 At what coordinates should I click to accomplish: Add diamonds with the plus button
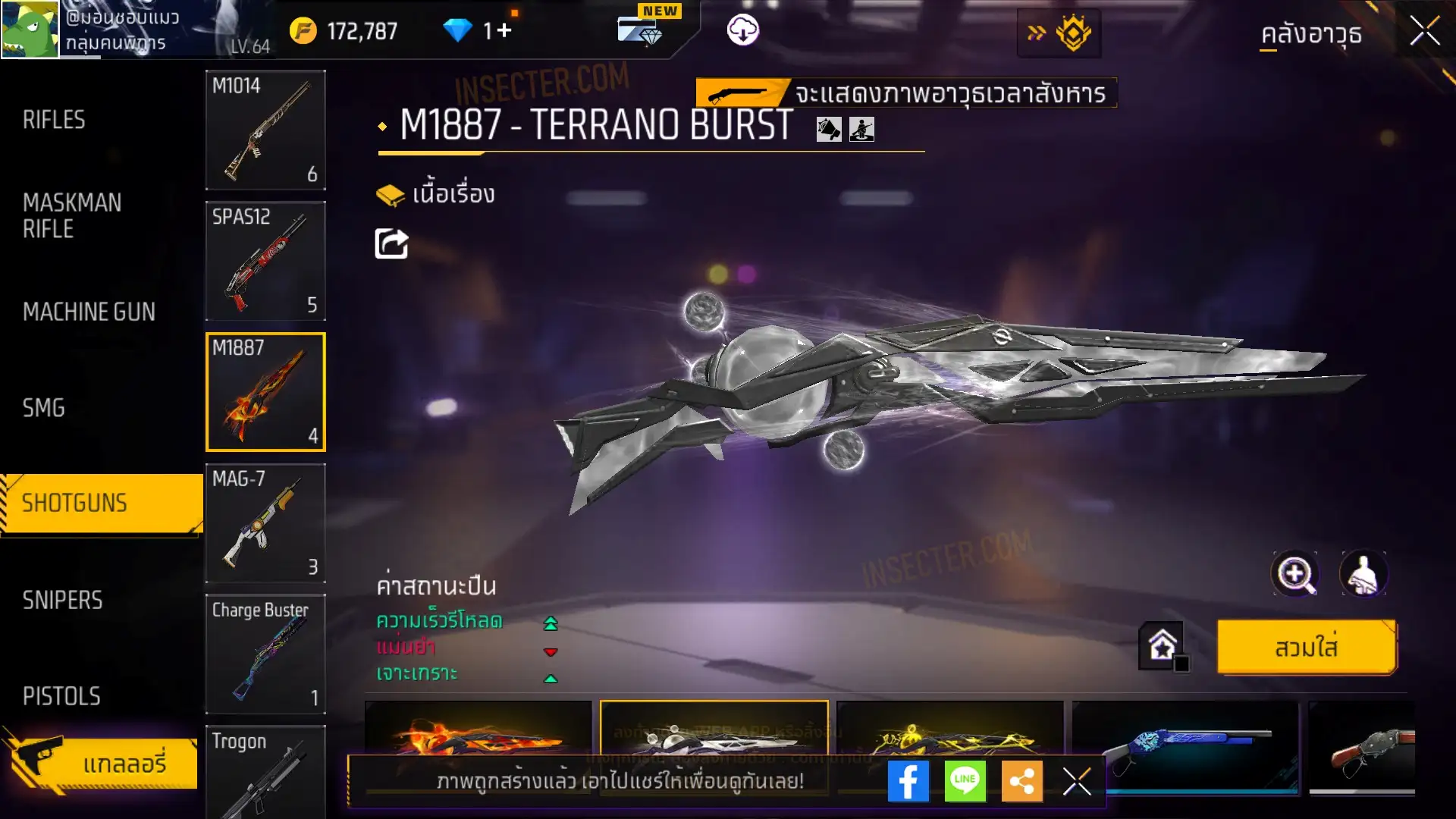point(504,30)
